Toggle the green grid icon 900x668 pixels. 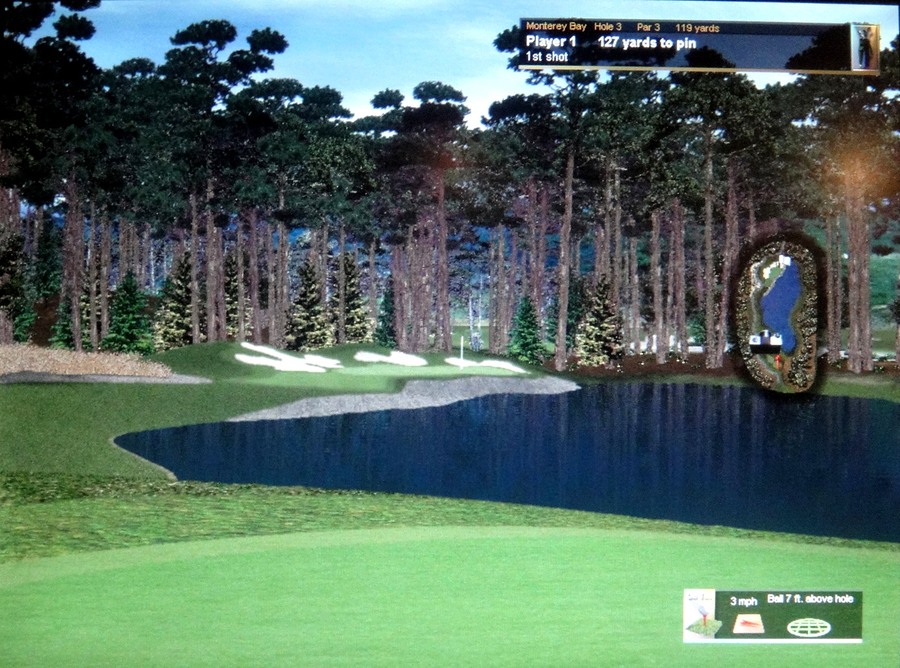pyautogui.click(x=808, y=627)
